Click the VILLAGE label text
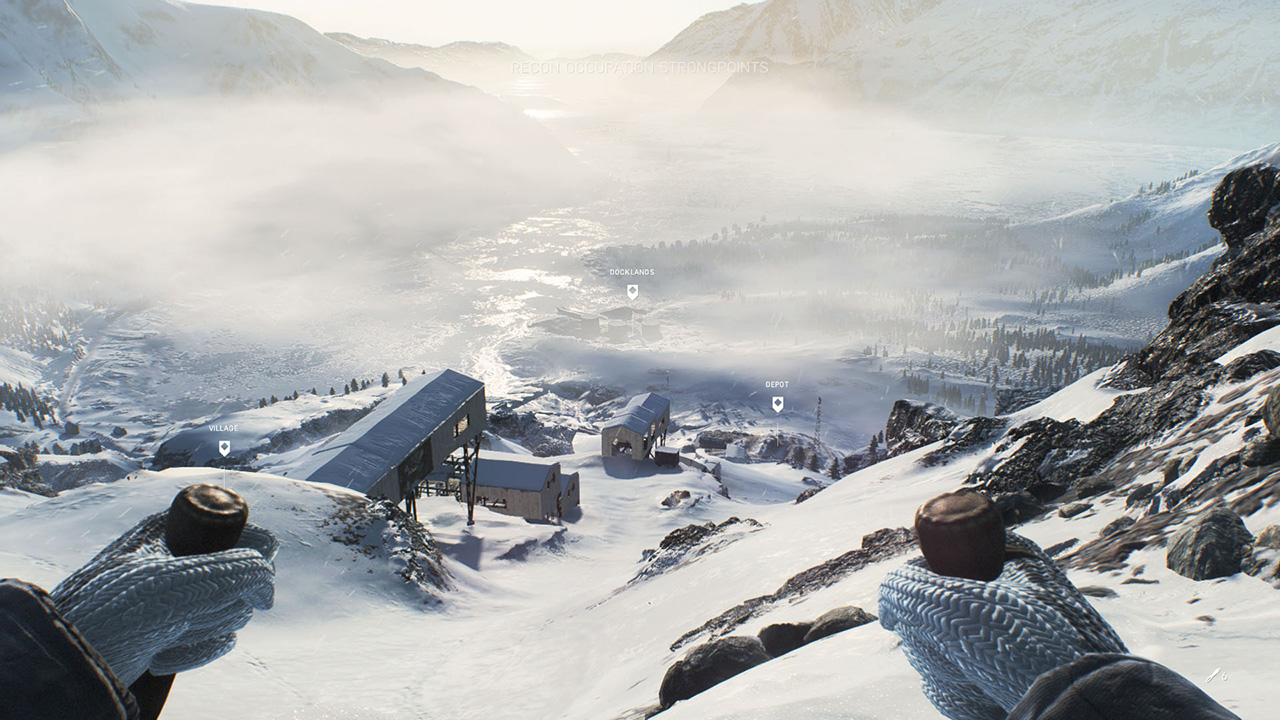Screen dimensions: 1280x720 (x=223, y=427)
